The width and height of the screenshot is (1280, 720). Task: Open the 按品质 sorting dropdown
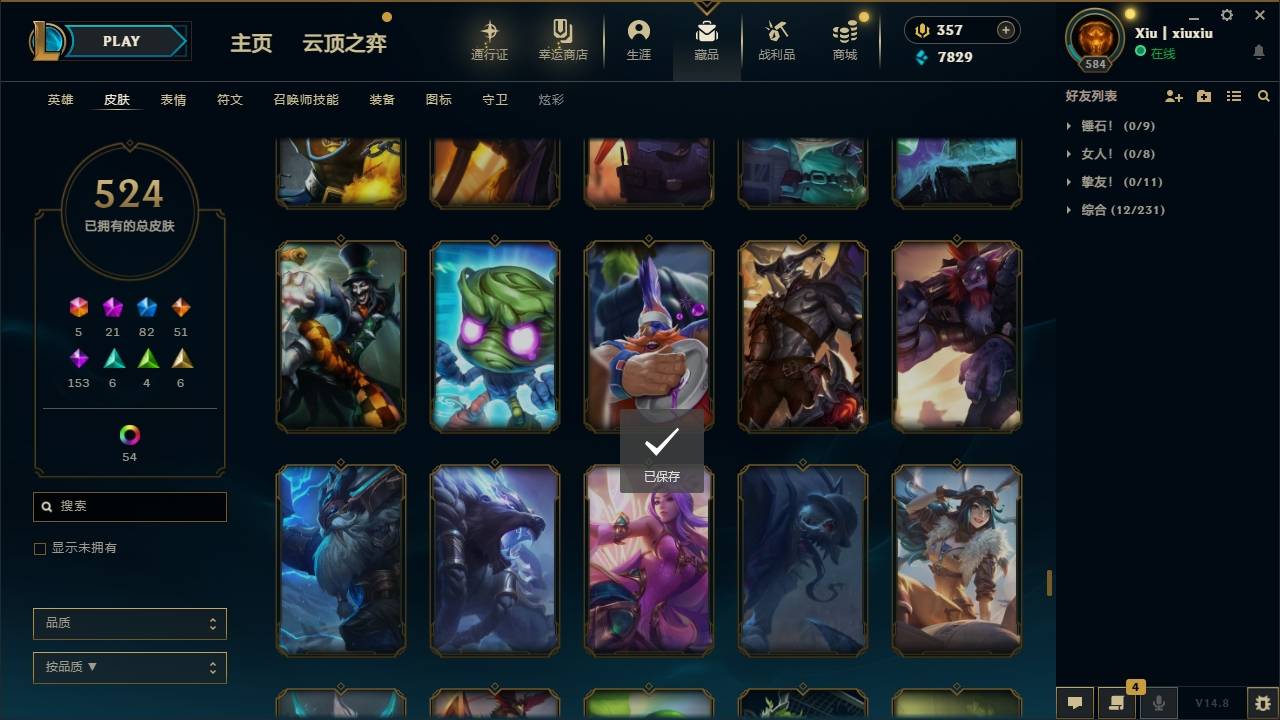(x=129, y=667)
